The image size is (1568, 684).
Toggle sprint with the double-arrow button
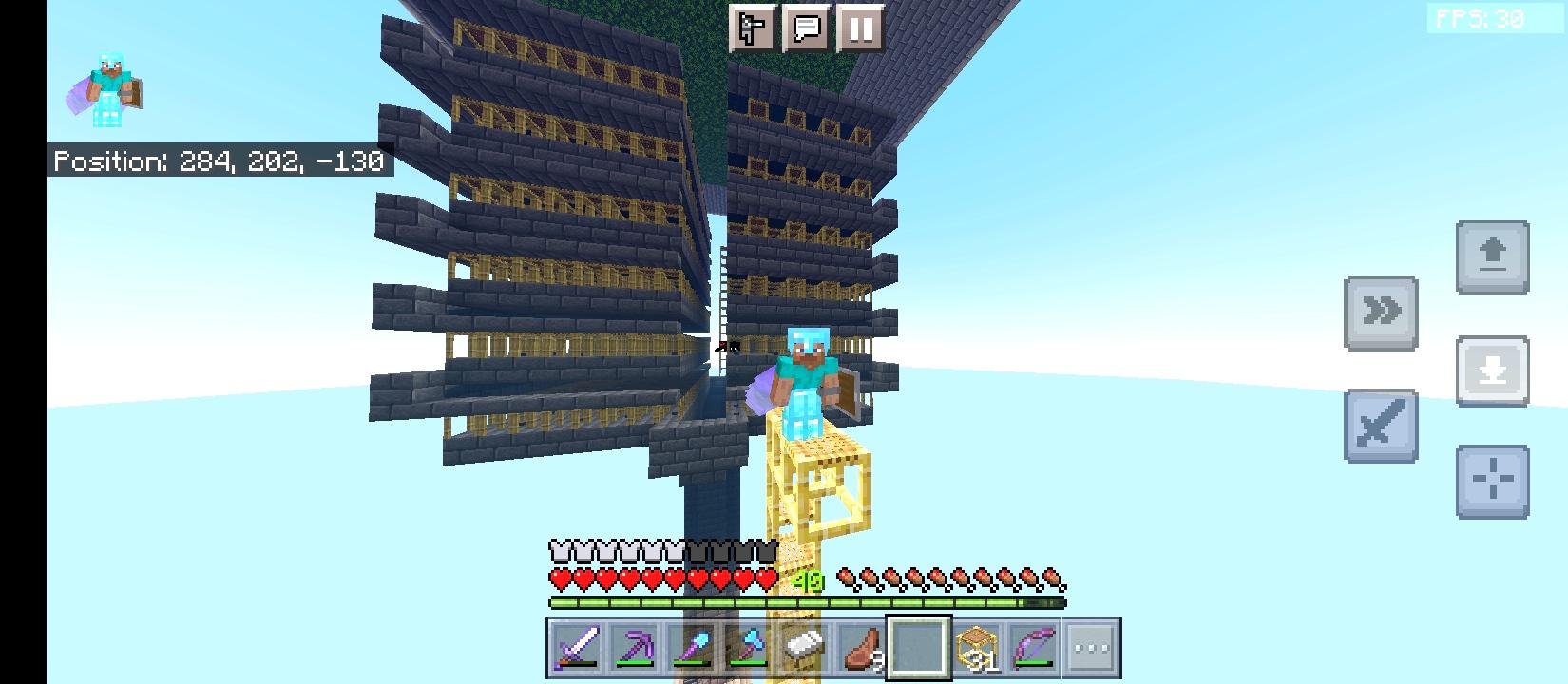(x=1381, y=310)
